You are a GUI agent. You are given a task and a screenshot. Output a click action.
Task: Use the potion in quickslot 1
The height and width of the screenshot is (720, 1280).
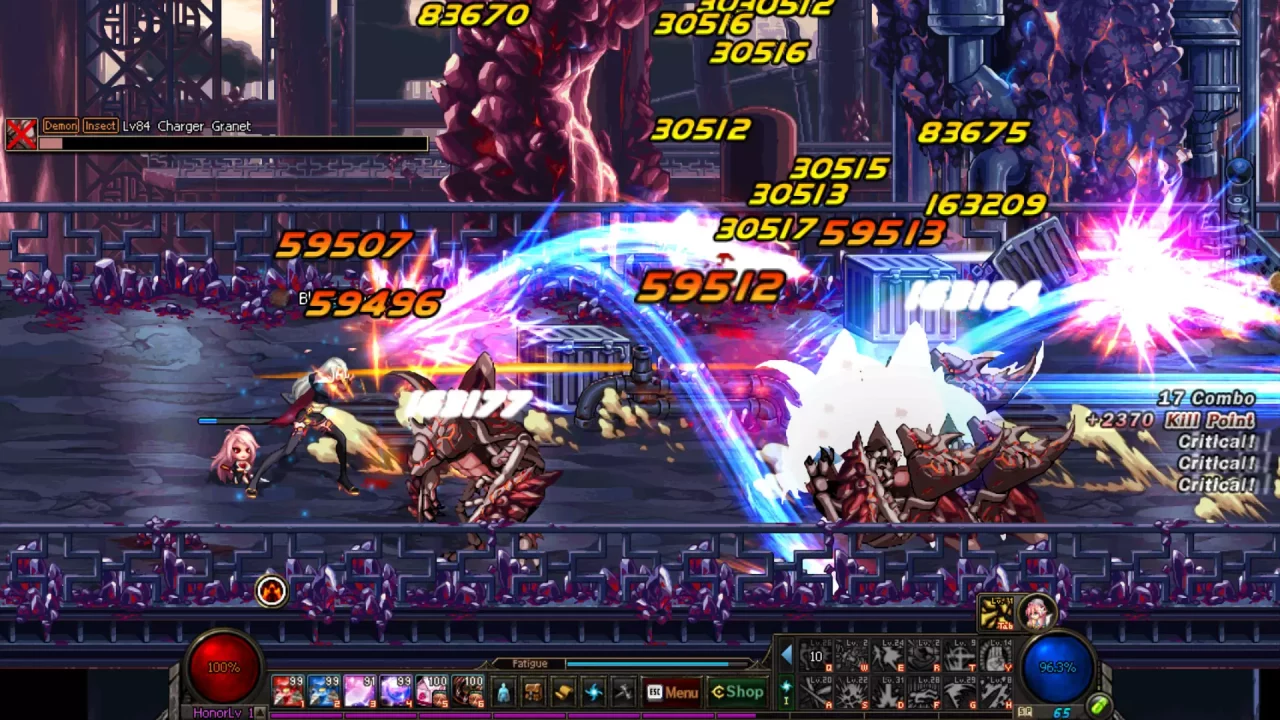(287, 690)
